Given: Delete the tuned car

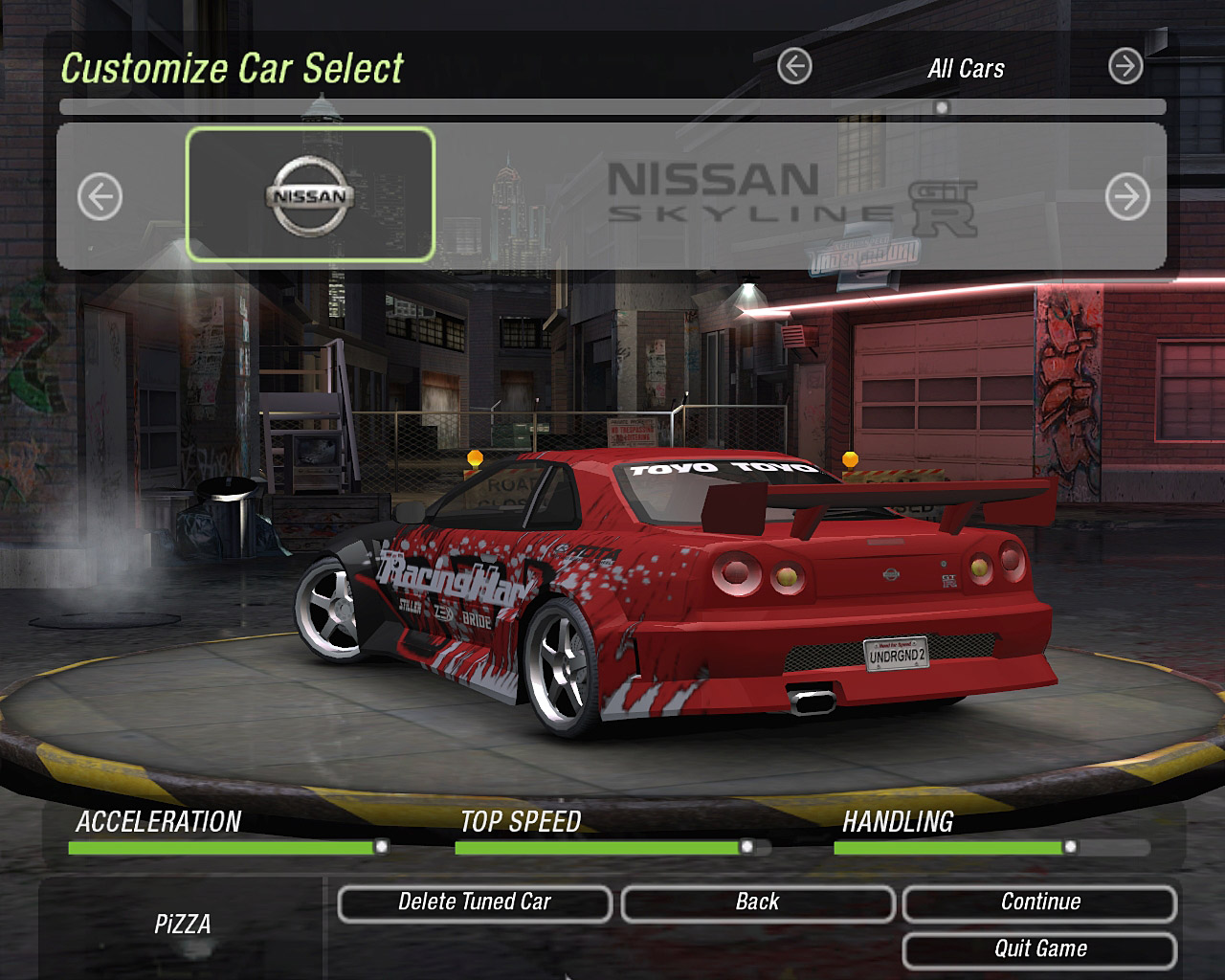Looking at the screenshot, I should [475, 902].
